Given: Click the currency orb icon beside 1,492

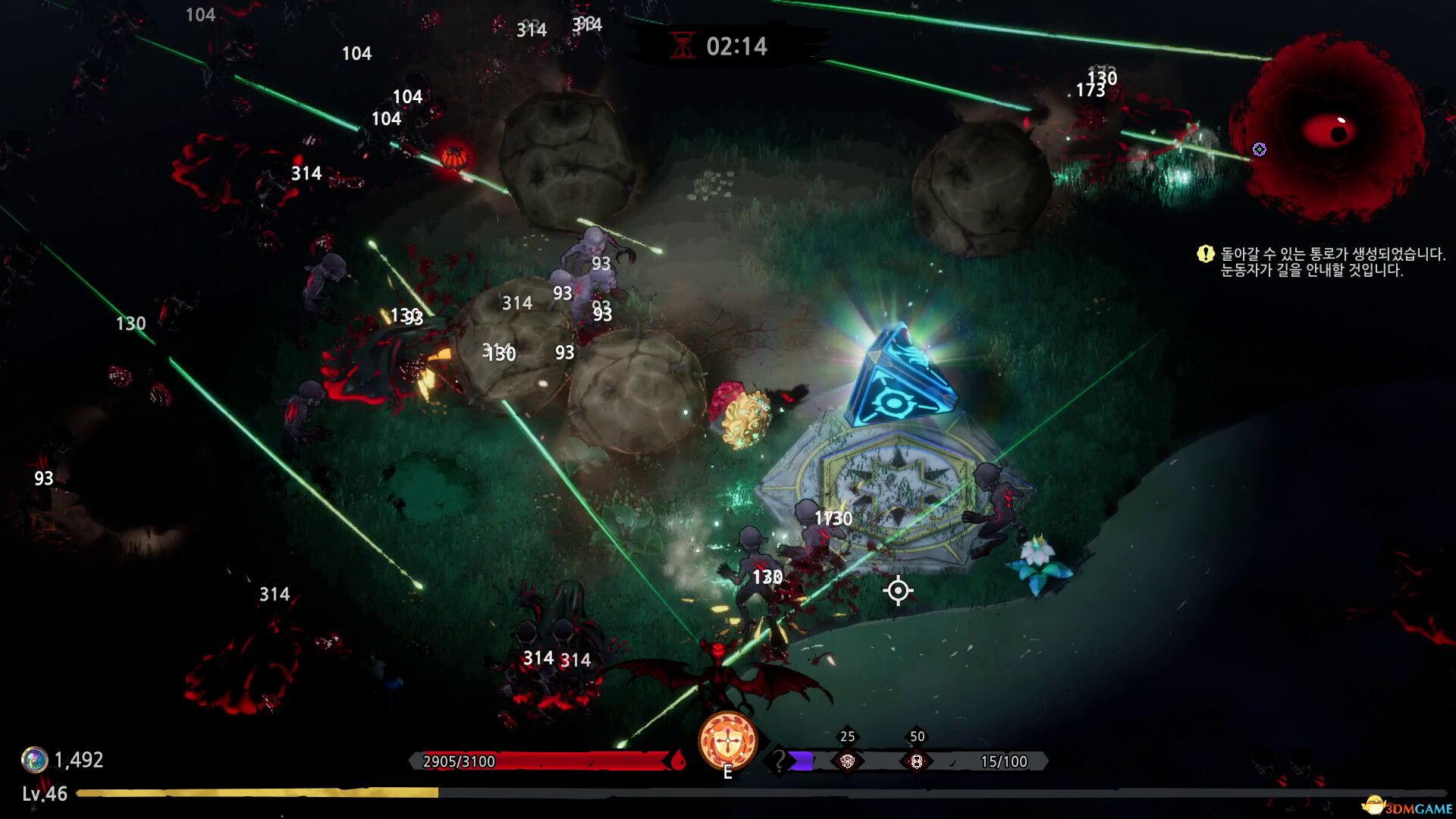Looking at the screenshot, I should [x=34, y=759].
